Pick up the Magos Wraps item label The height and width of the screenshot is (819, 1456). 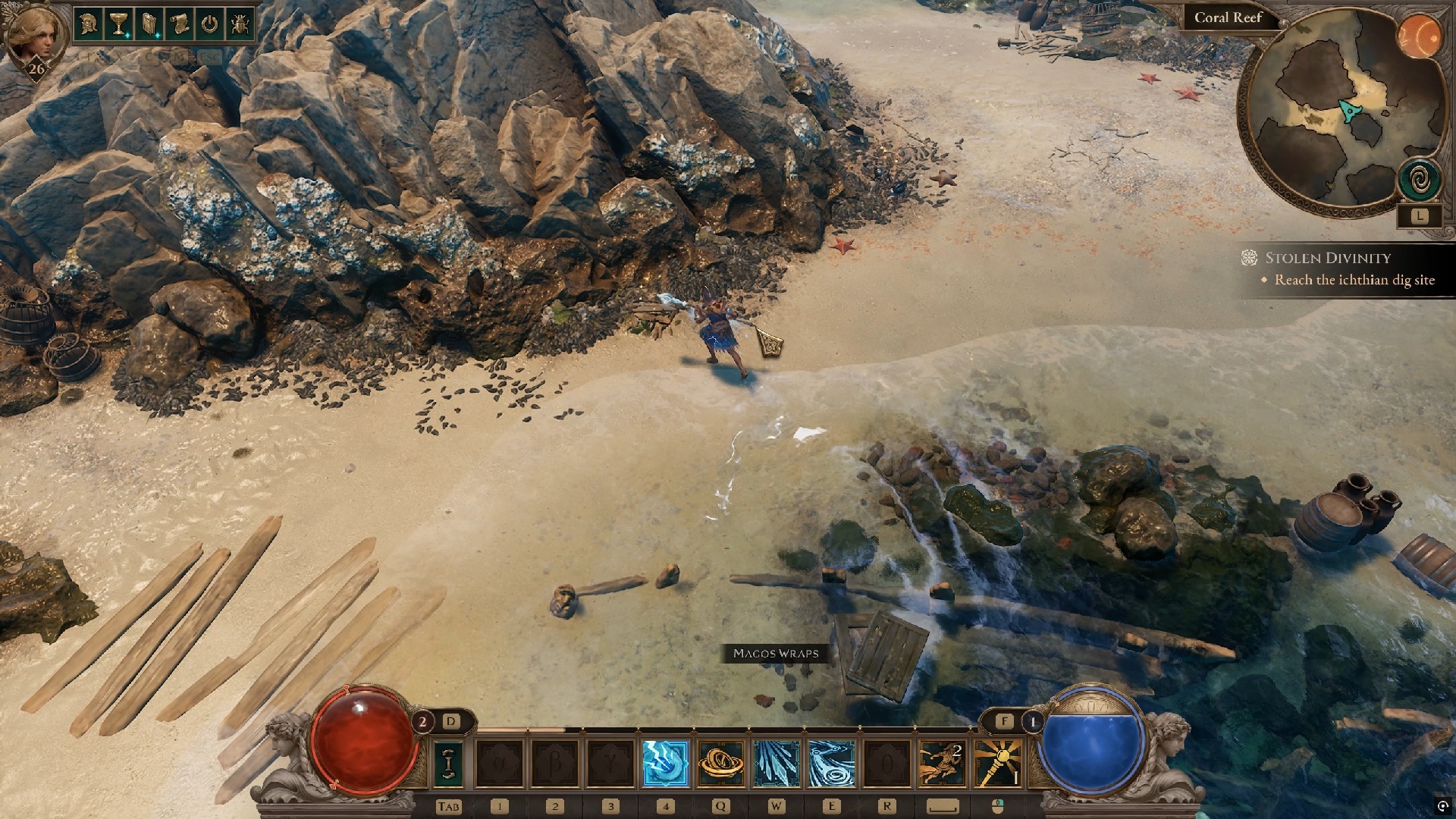point(776,653)
